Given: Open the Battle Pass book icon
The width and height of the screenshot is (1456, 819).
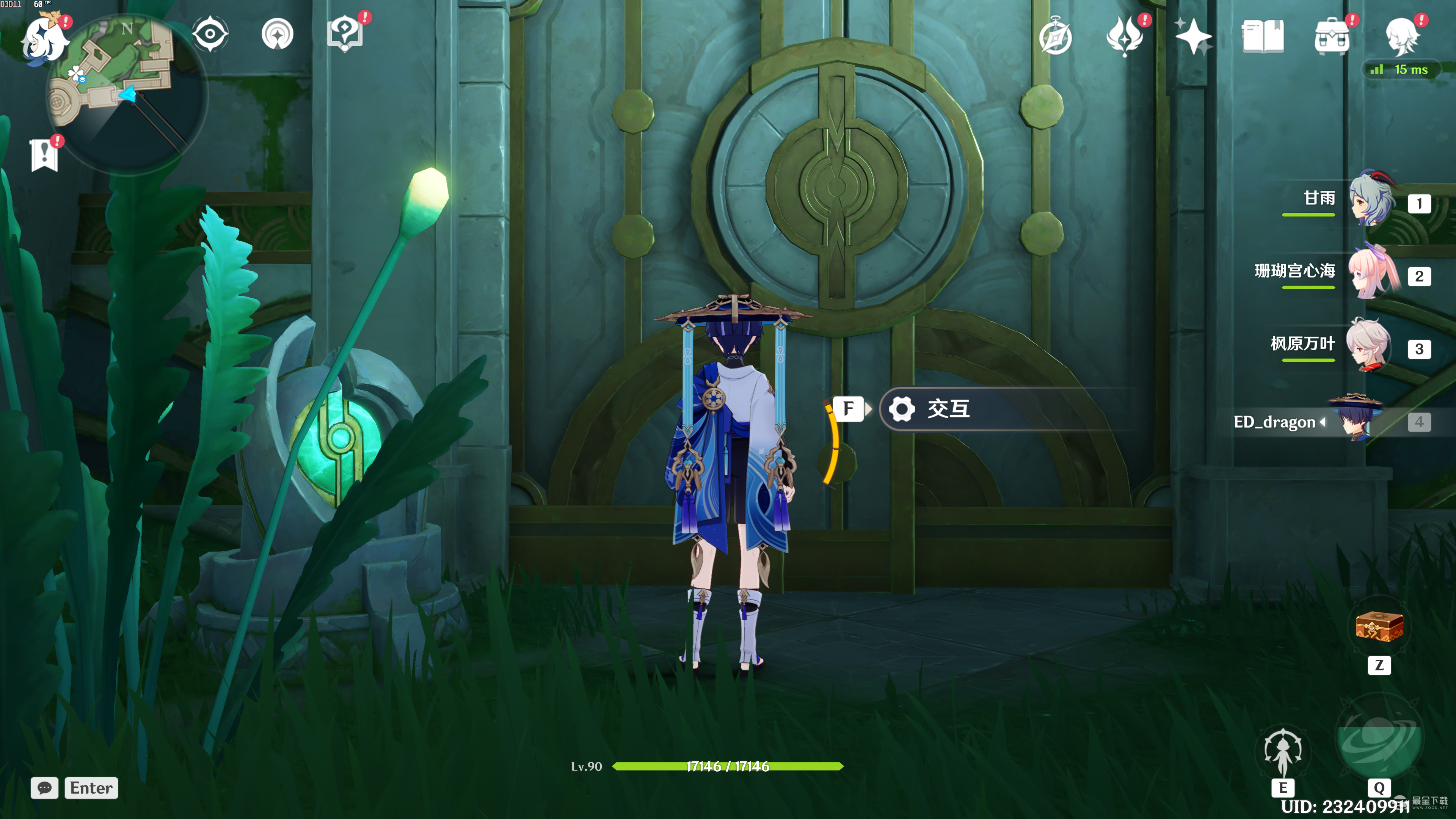Looking at the screenshot, I should click(x=1262, y=36).
